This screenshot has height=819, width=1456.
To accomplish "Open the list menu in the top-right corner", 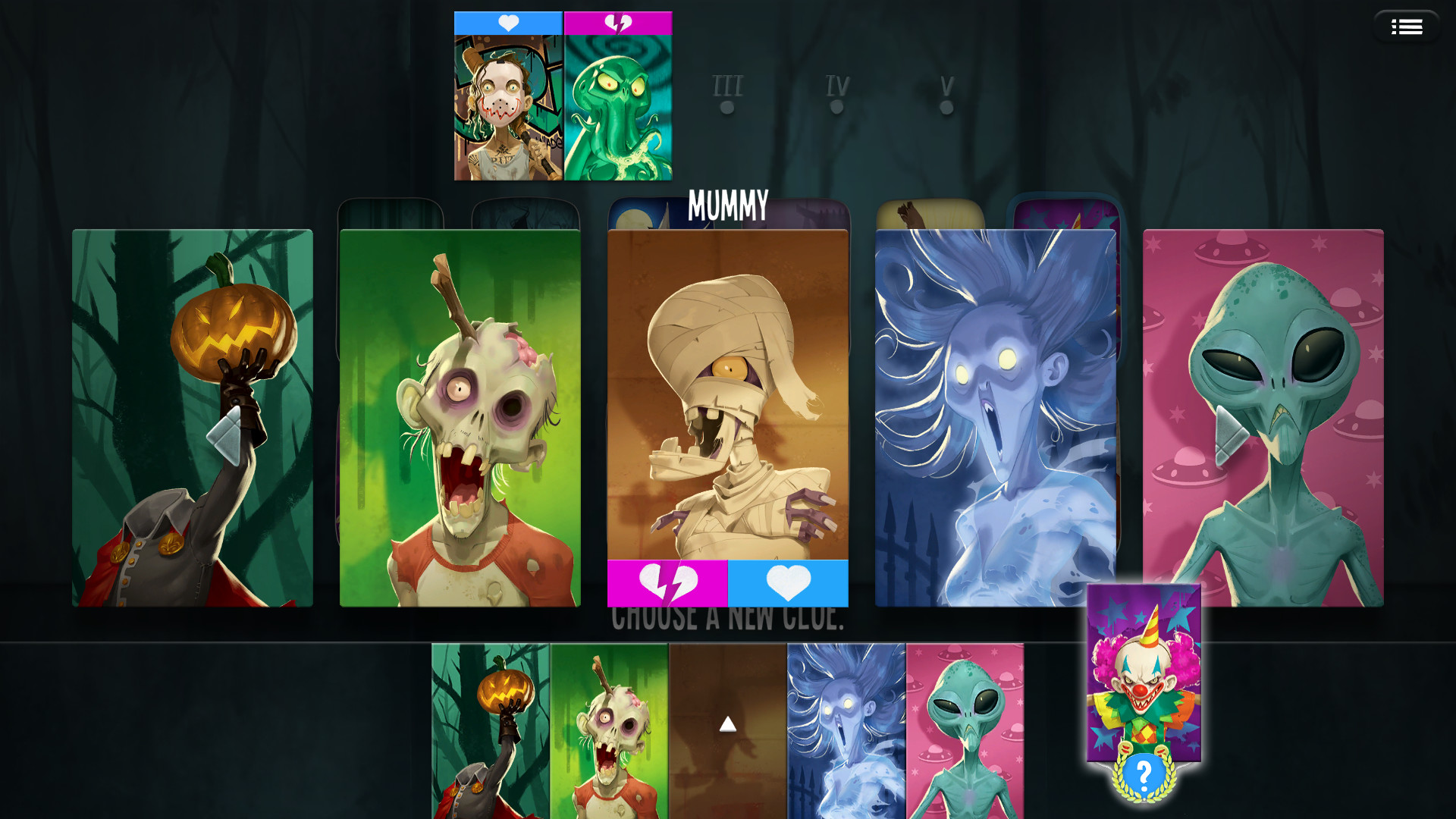I will [x=1407, y=26].
